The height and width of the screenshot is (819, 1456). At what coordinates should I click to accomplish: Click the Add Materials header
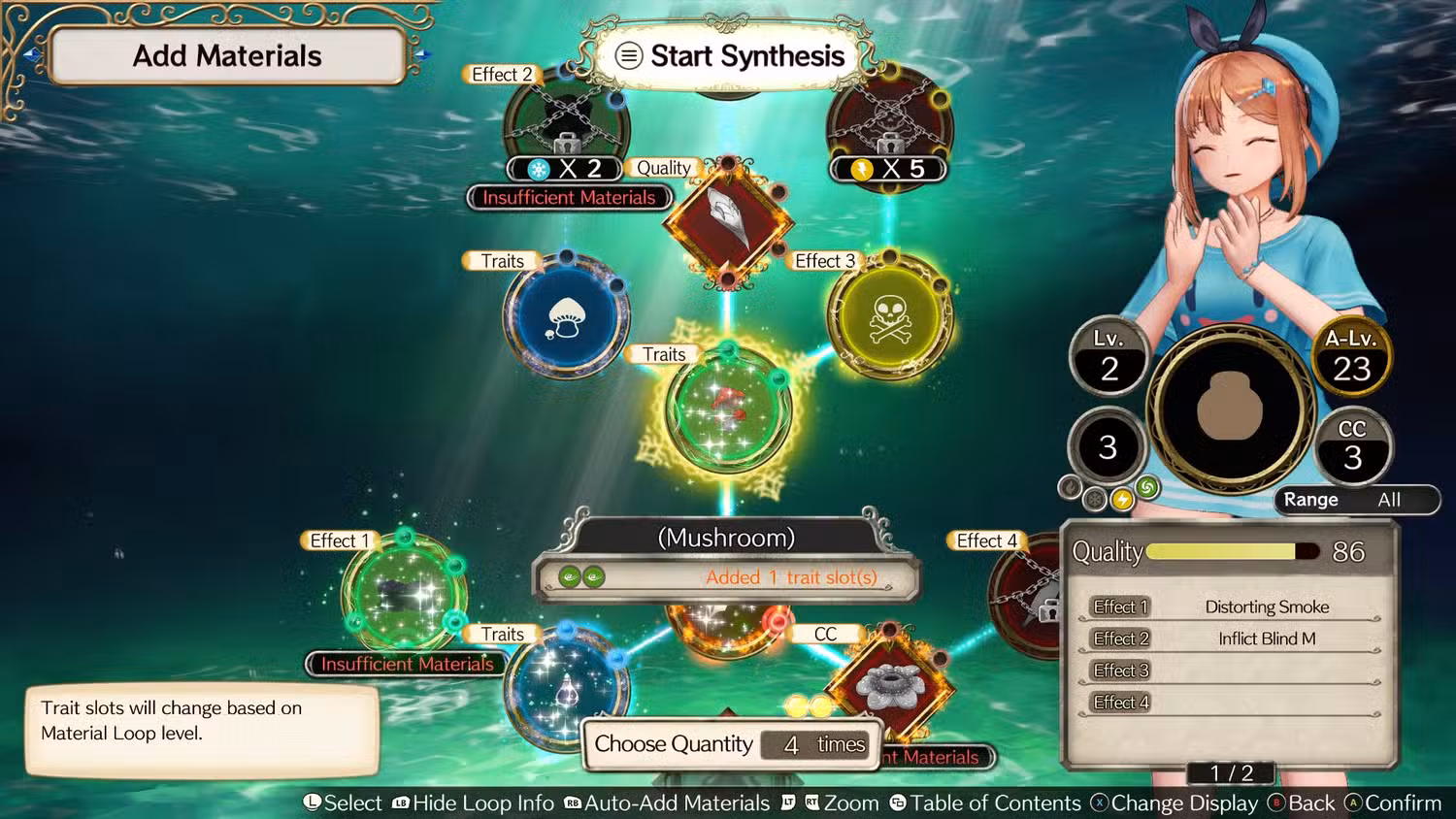click(227, 56)
